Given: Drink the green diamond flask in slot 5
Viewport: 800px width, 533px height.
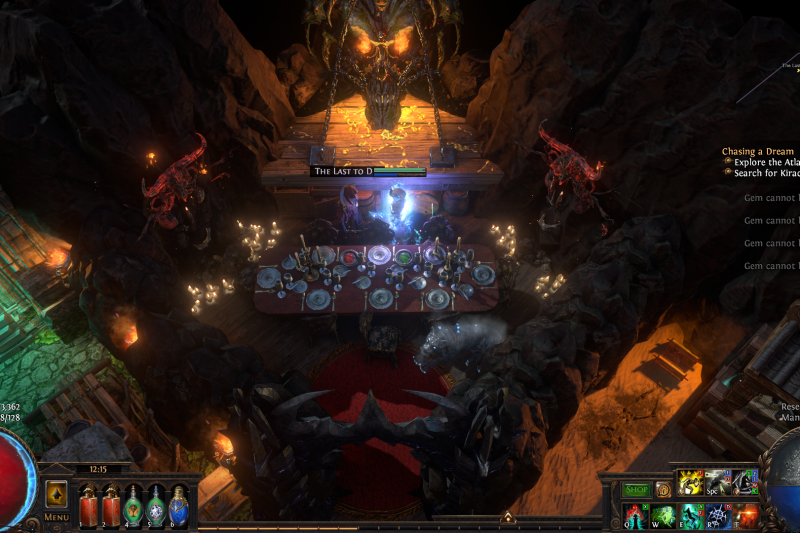Looking at the screenshot, I should pos(156,505).
